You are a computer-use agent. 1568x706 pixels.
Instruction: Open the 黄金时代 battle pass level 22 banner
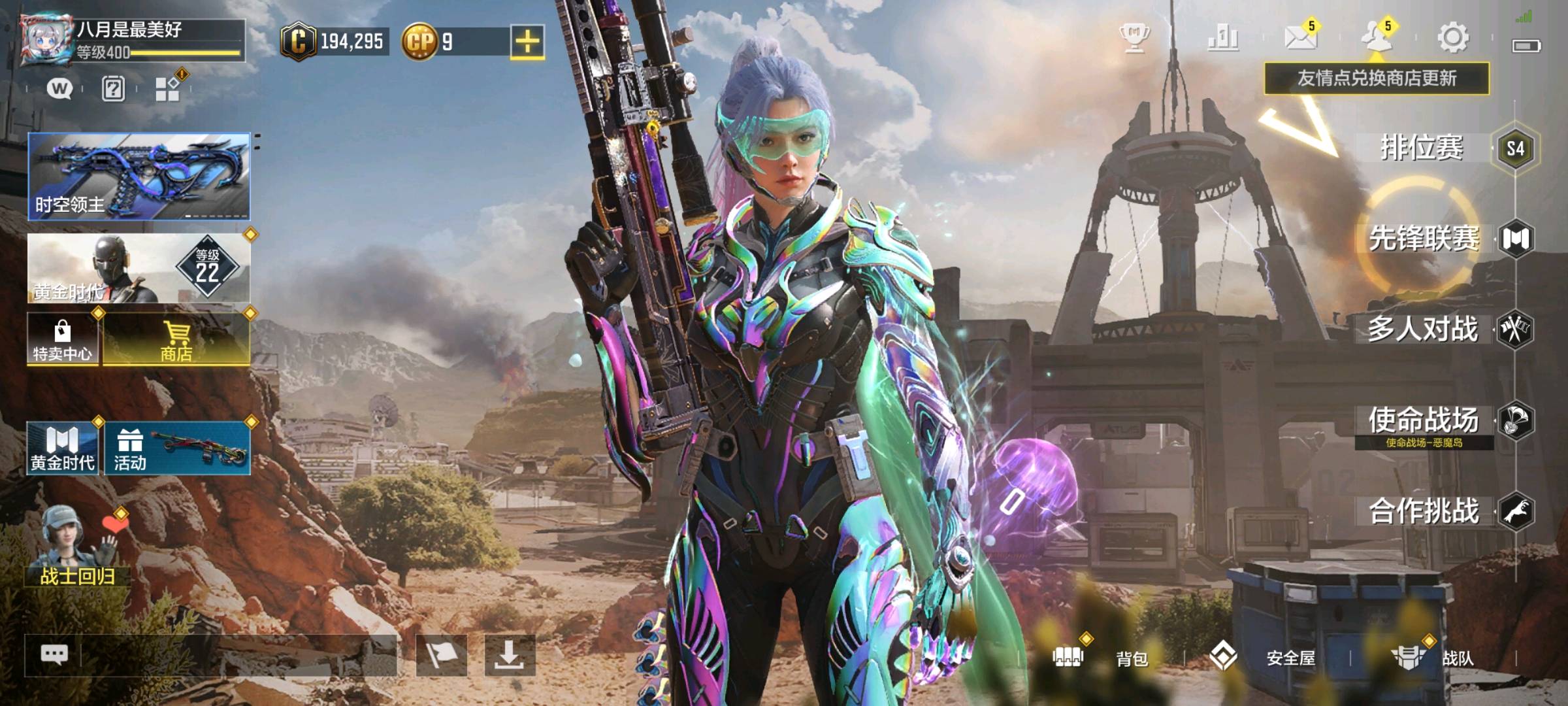coord(139,269)
